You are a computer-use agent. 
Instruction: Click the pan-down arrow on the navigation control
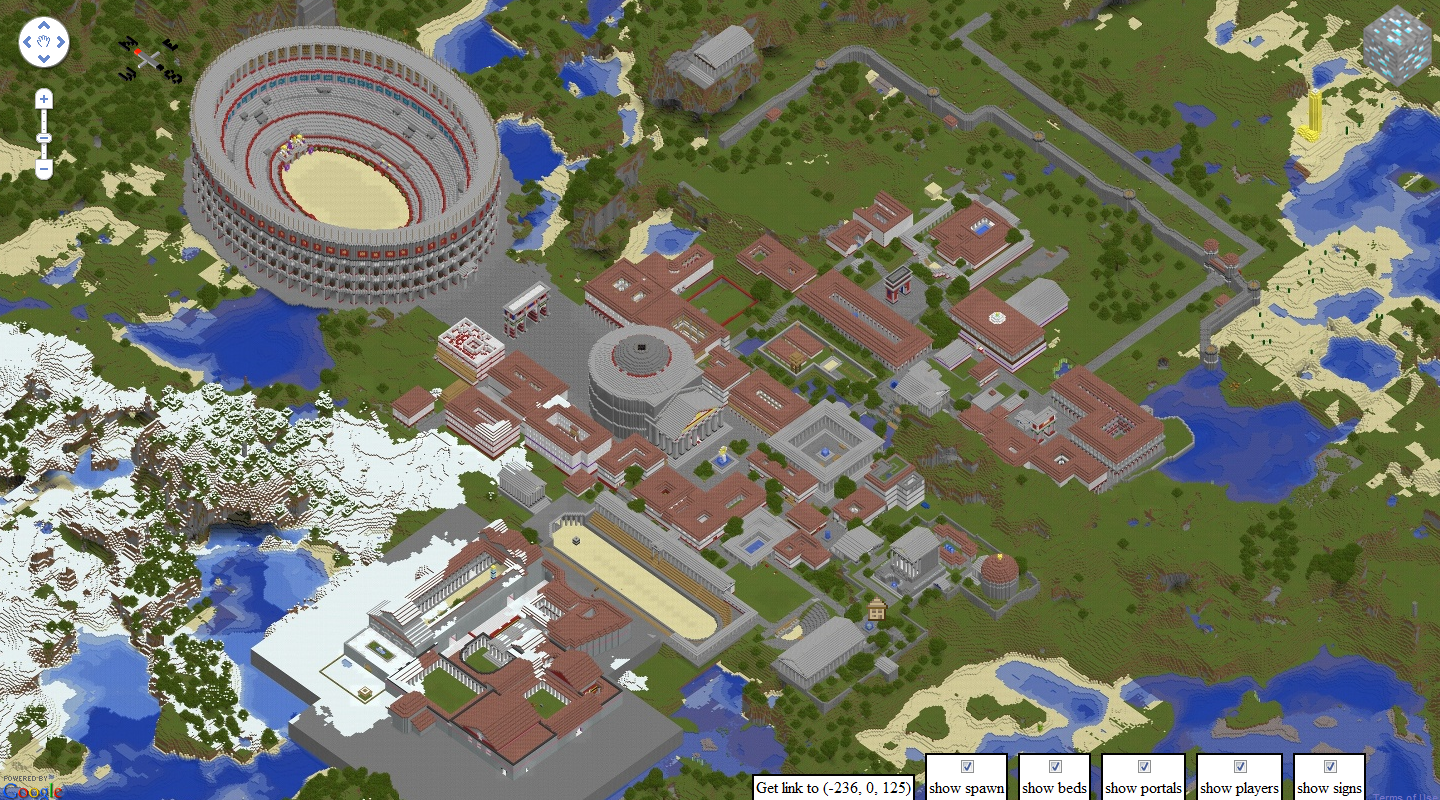44,57
